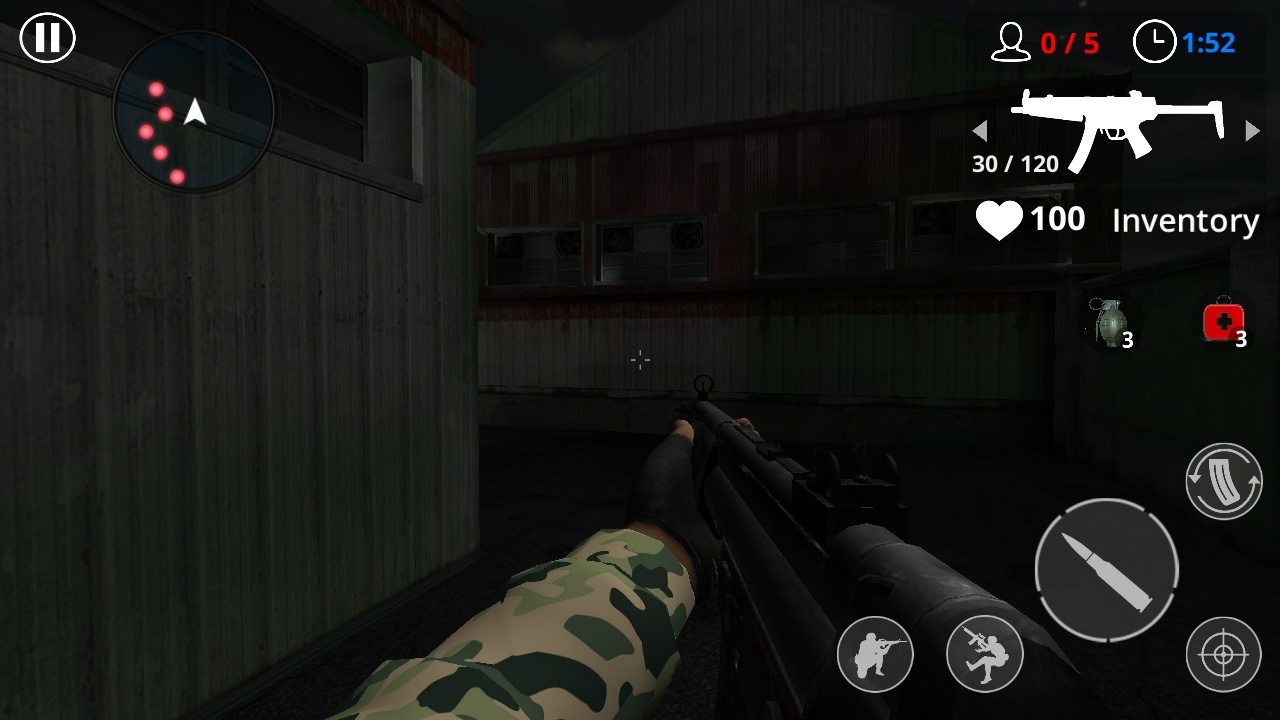
Task: Switch to the previous weapon arrow
Action: pyautogui.click(x=980, y=131)
